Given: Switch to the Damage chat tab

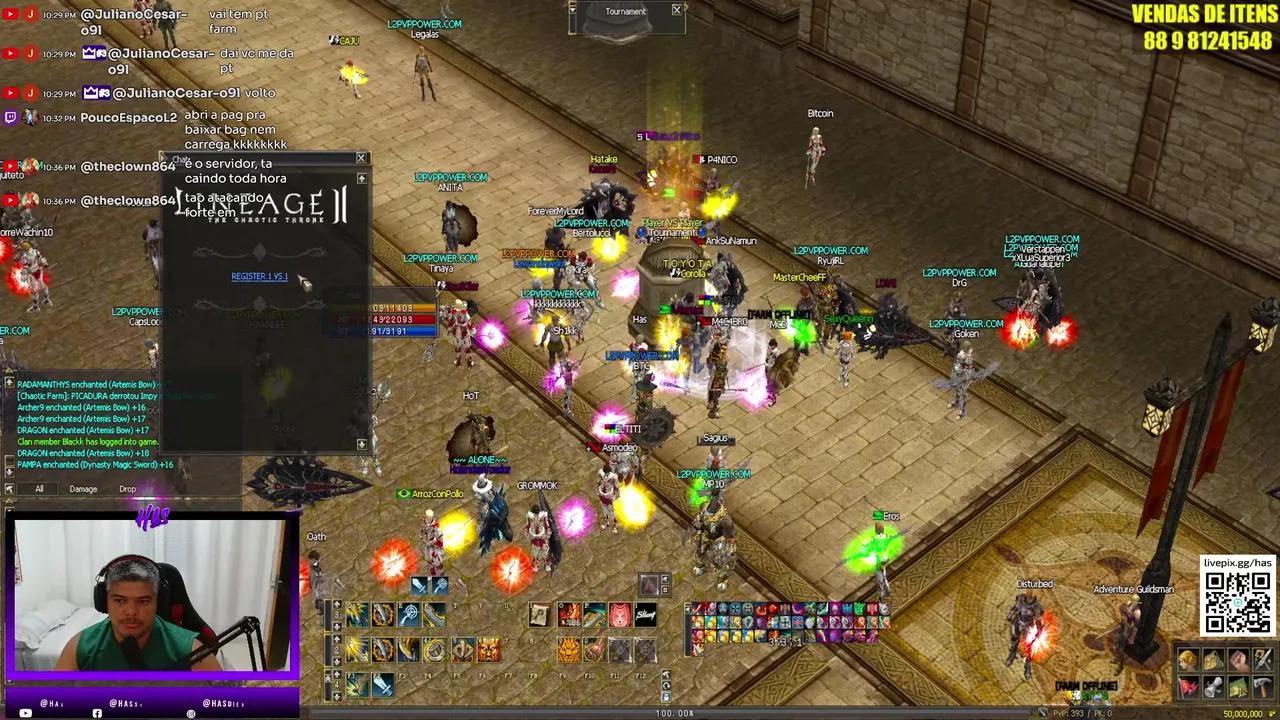Looking at the screenshot, I should 83,488.
